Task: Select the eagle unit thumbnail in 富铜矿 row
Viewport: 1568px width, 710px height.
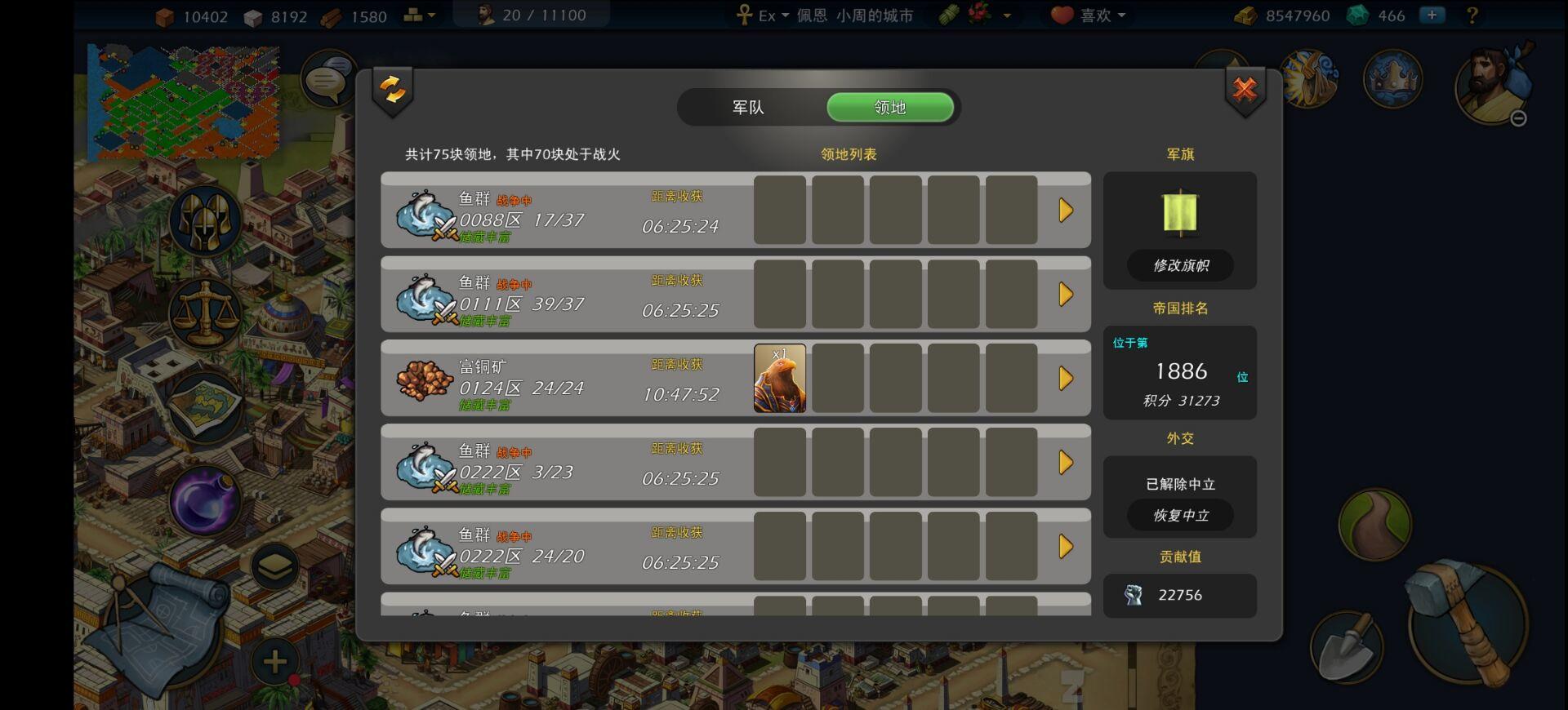Action: pos(780,378)
